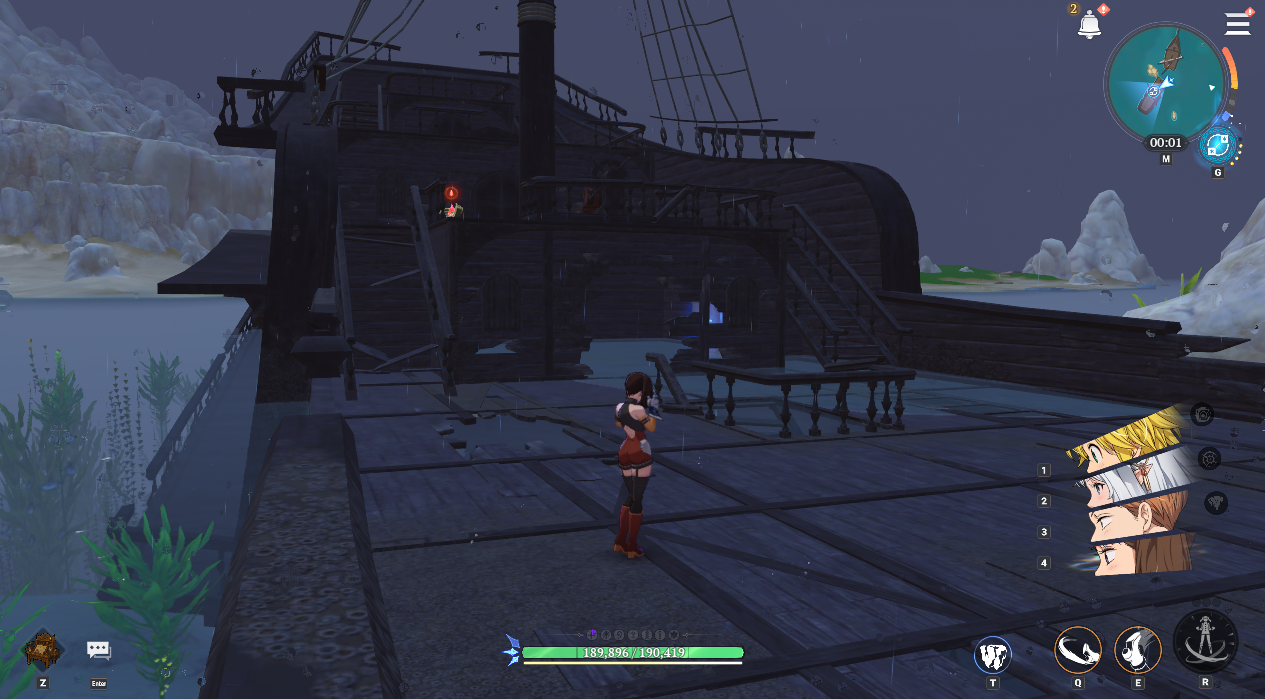The height and width of the screenshot is (699, 1265).
Task: Activate the glowing blue swap skill icon
Action: coord(1218,146)
